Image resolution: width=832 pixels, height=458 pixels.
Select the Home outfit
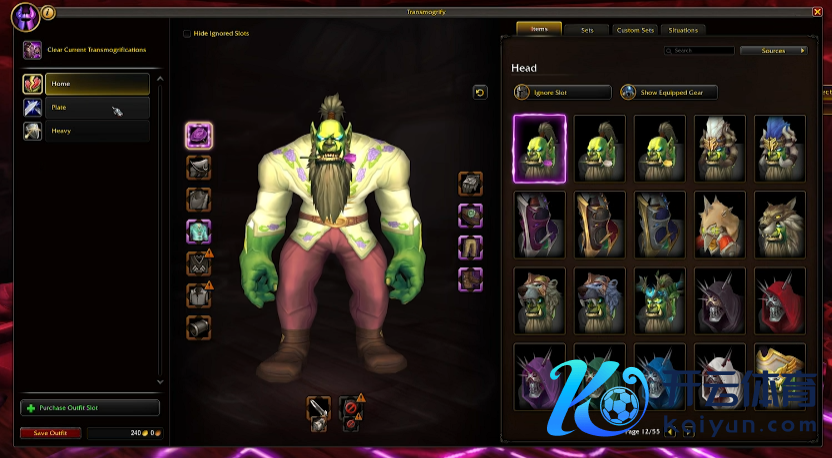point(97,84)
